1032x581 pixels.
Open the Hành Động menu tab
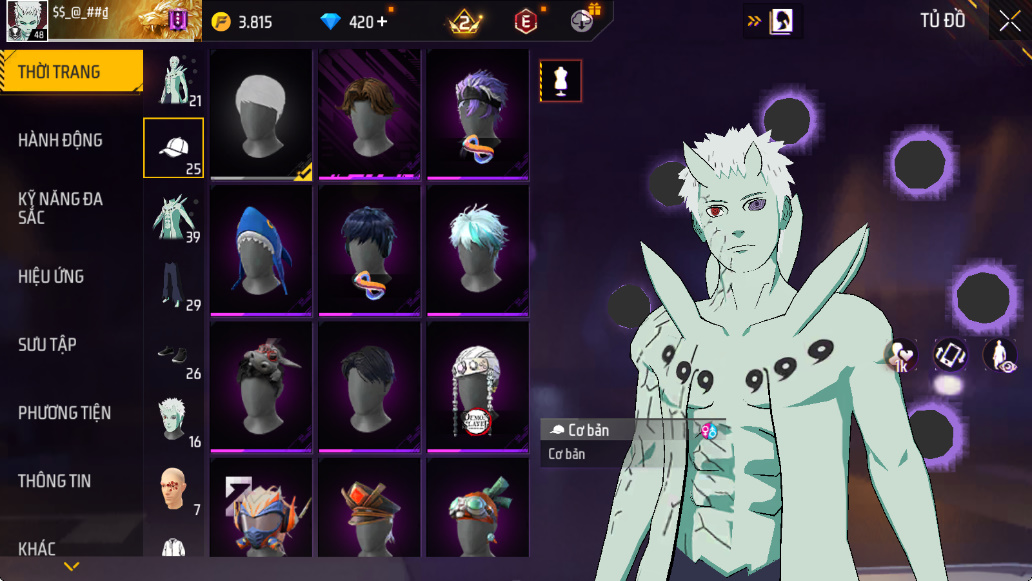click(60, 140)
